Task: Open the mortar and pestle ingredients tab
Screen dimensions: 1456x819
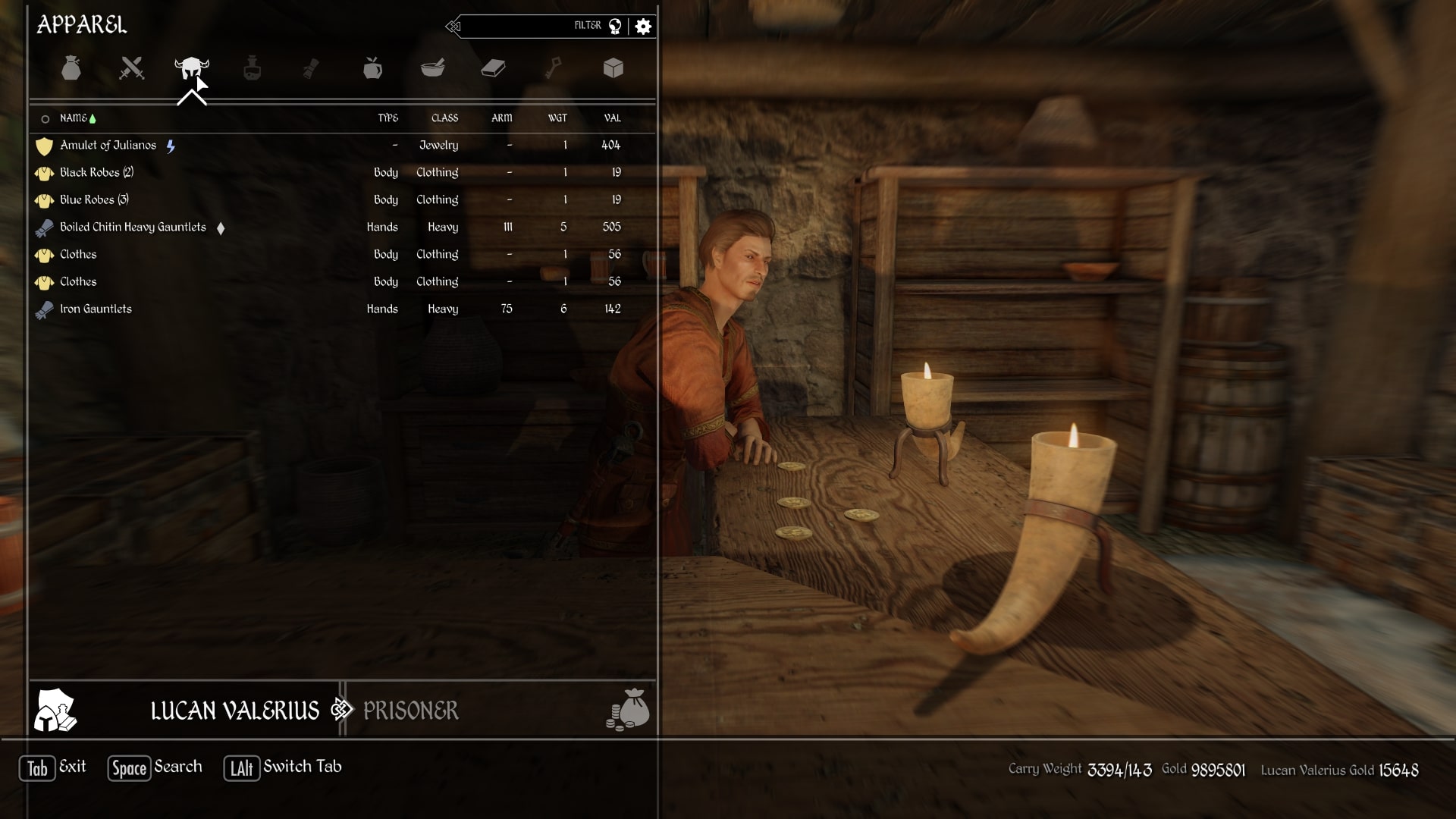Action: pos(432,68)
